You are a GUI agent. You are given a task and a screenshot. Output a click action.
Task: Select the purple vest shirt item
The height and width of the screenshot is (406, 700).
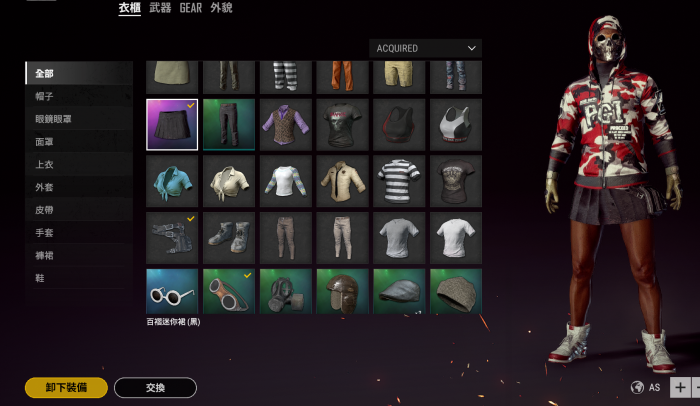(286, 124)
